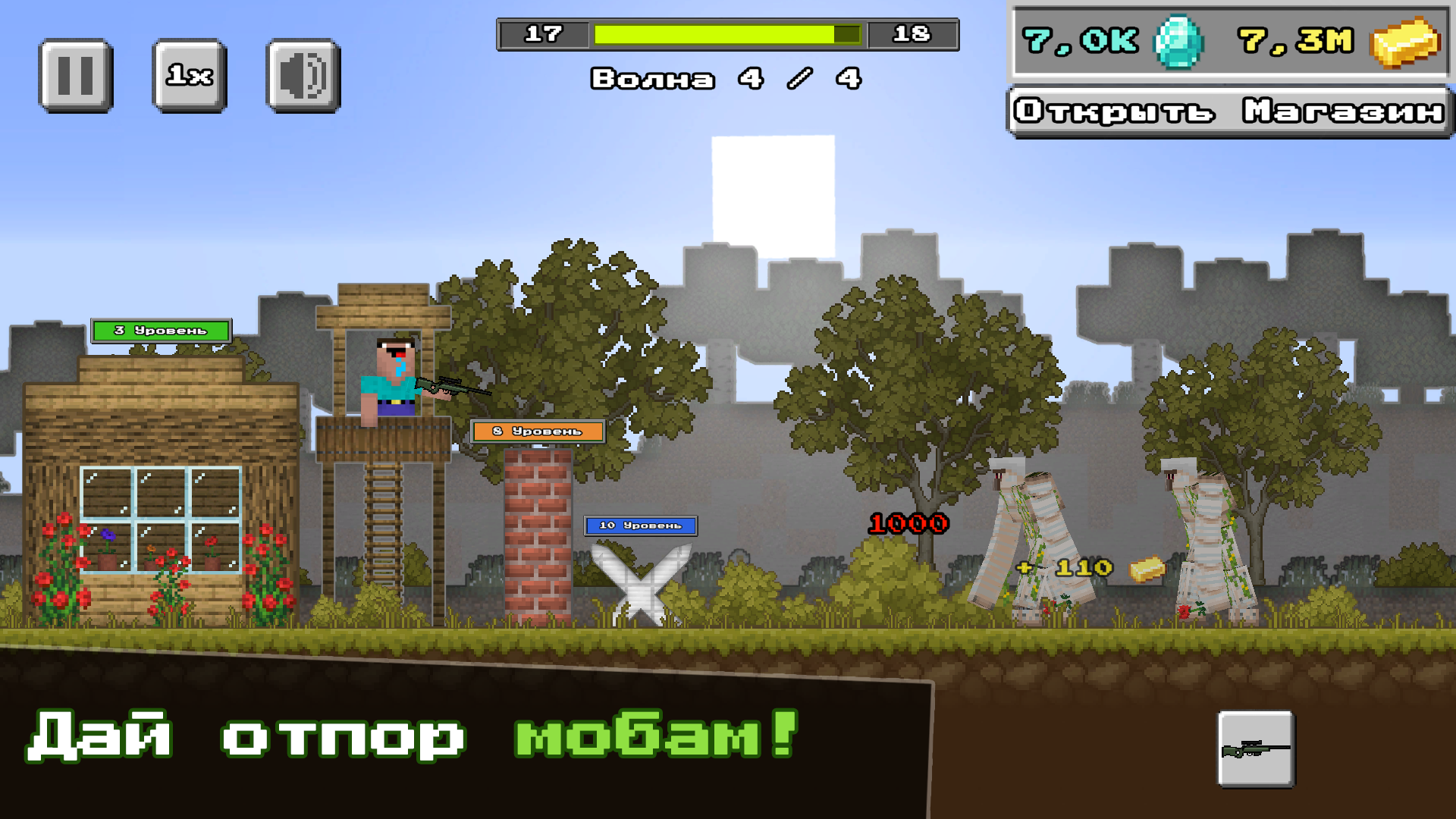Open the shop via Открыть Магазин
The height and width of the screenshot is (819, 1456).
1227,111
